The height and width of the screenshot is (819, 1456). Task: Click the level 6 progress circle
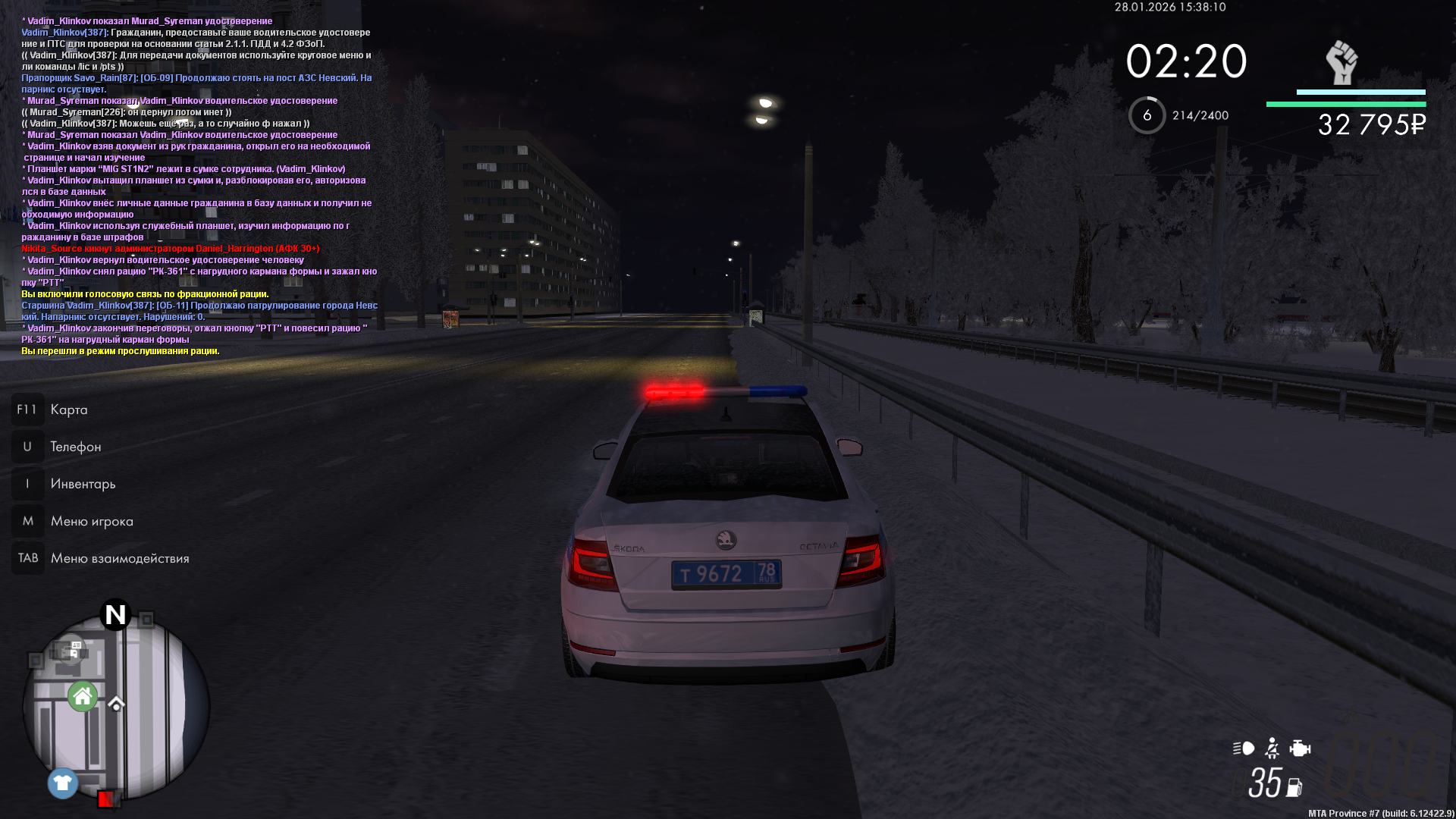coord(1147,115)
